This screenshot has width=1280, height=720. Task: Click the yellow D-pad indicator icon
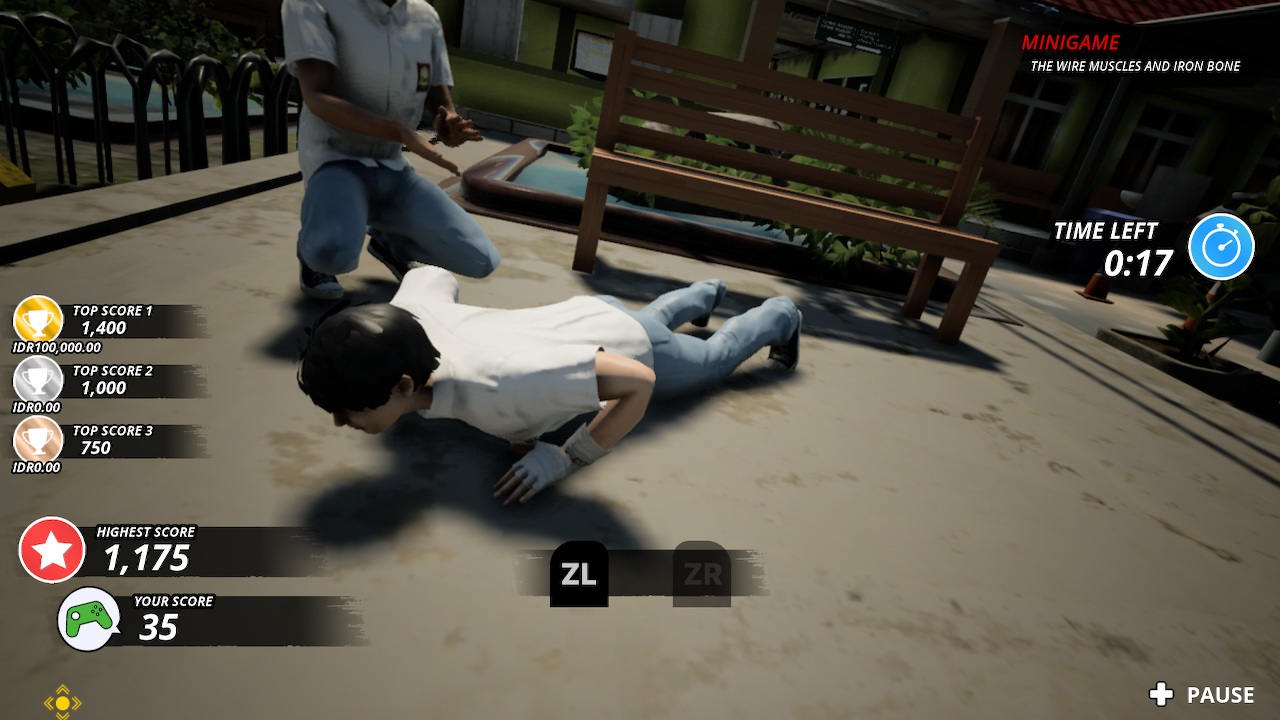click(64, 704)
